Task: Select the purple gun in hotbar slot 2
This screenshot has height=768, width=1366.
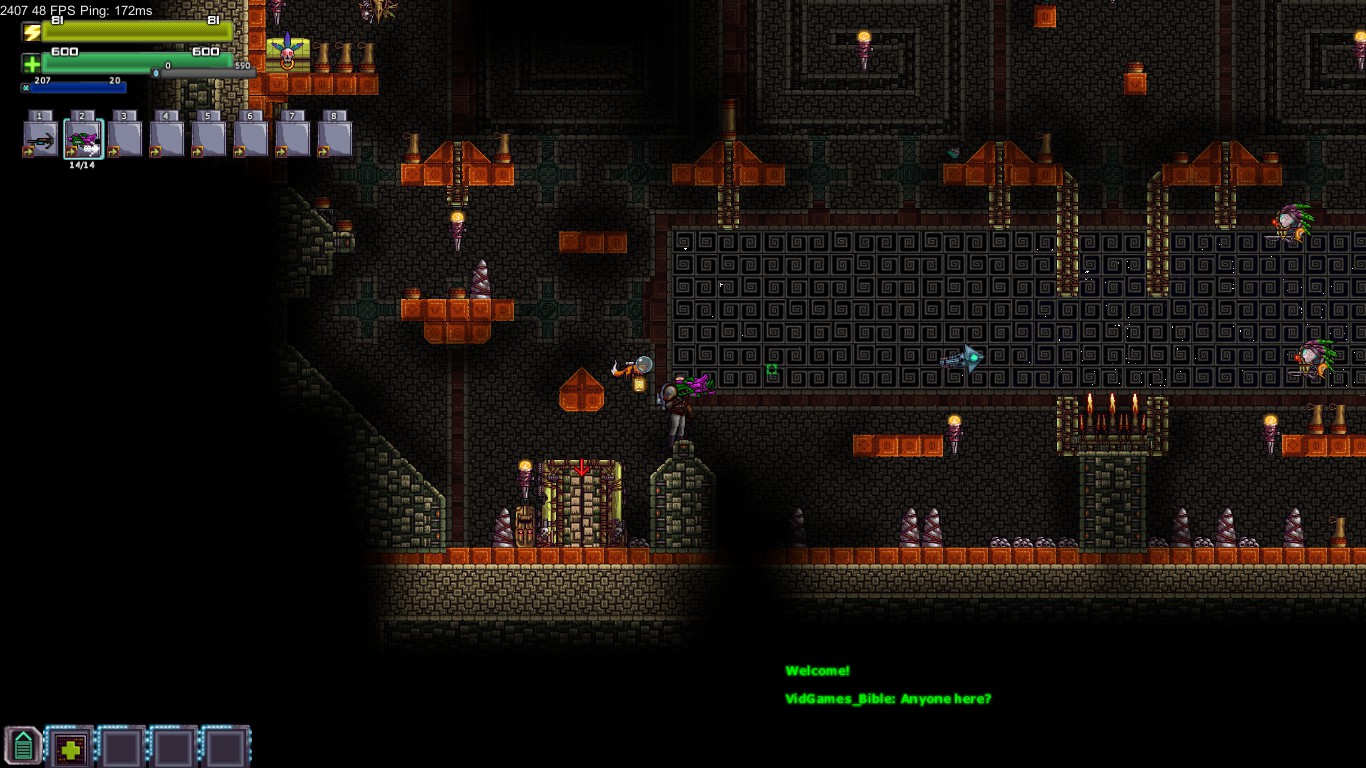Action: click(x=83, y=140)
